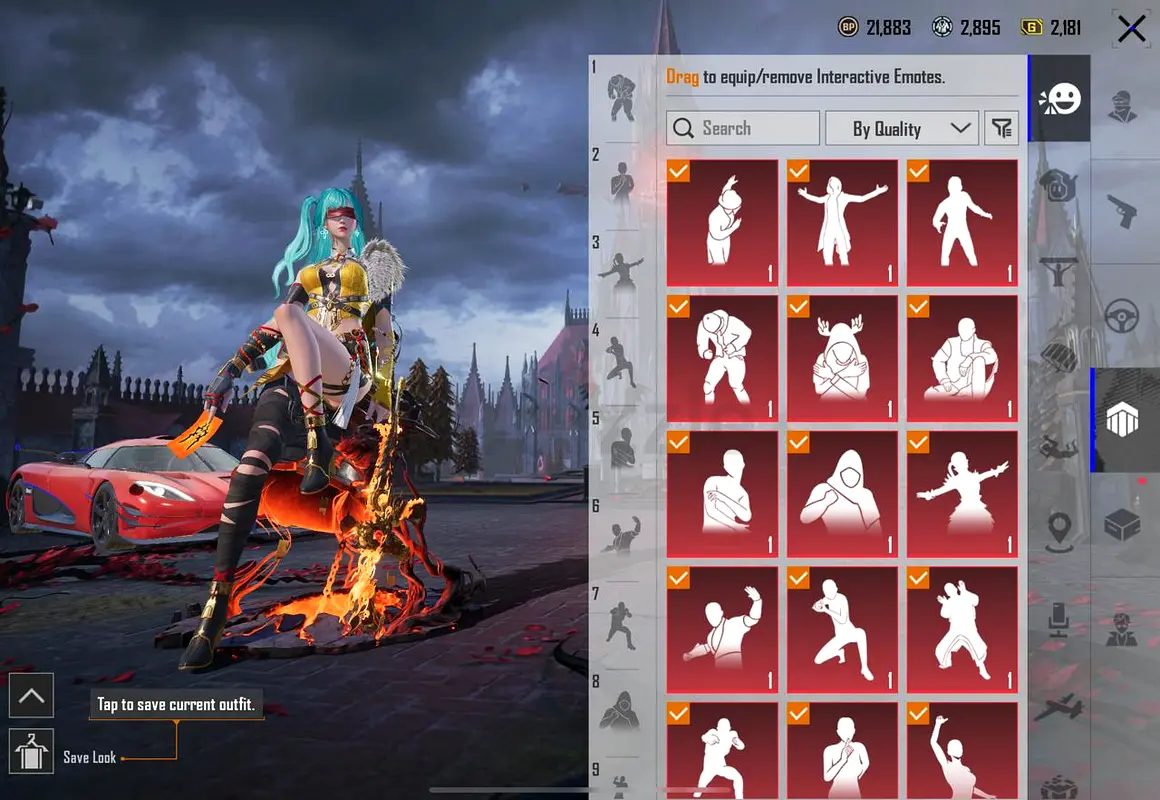Open the map pin location tab
The height and width of the screenshot is (800, 1160).
coord(1060,530)
